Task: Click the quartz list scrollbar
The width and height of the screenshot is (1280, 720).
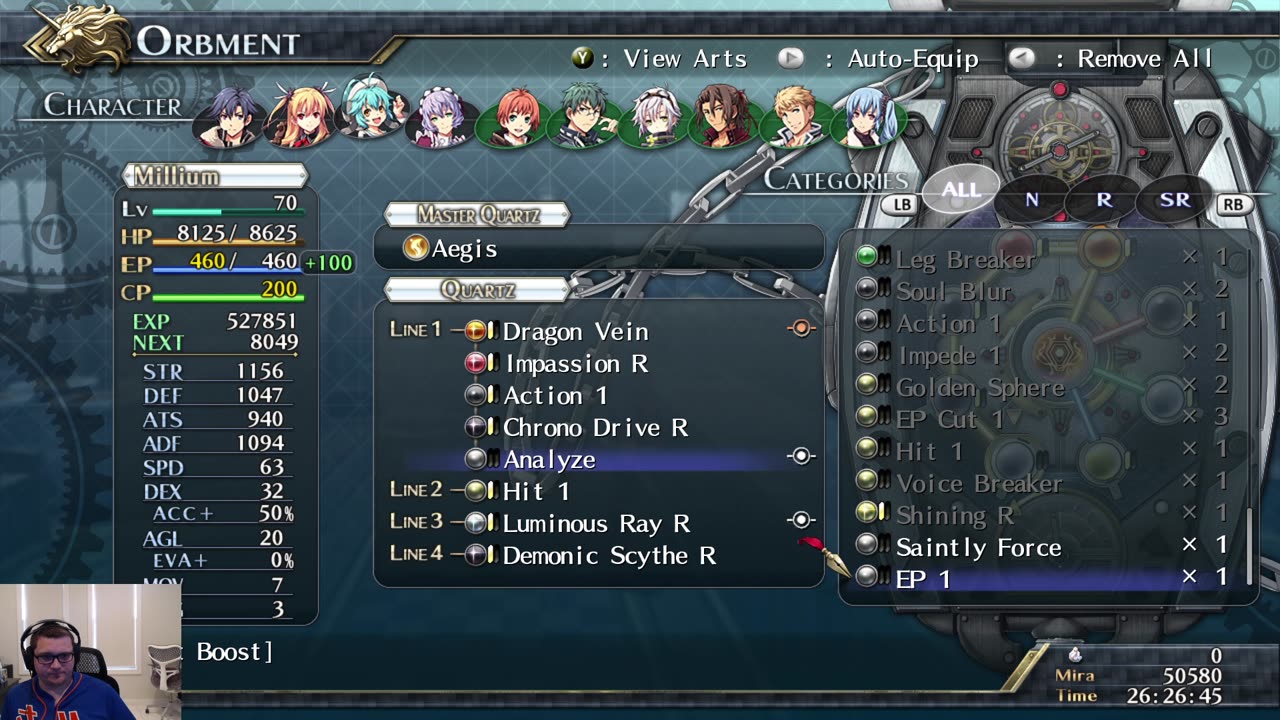Action: click(1248, 545)
